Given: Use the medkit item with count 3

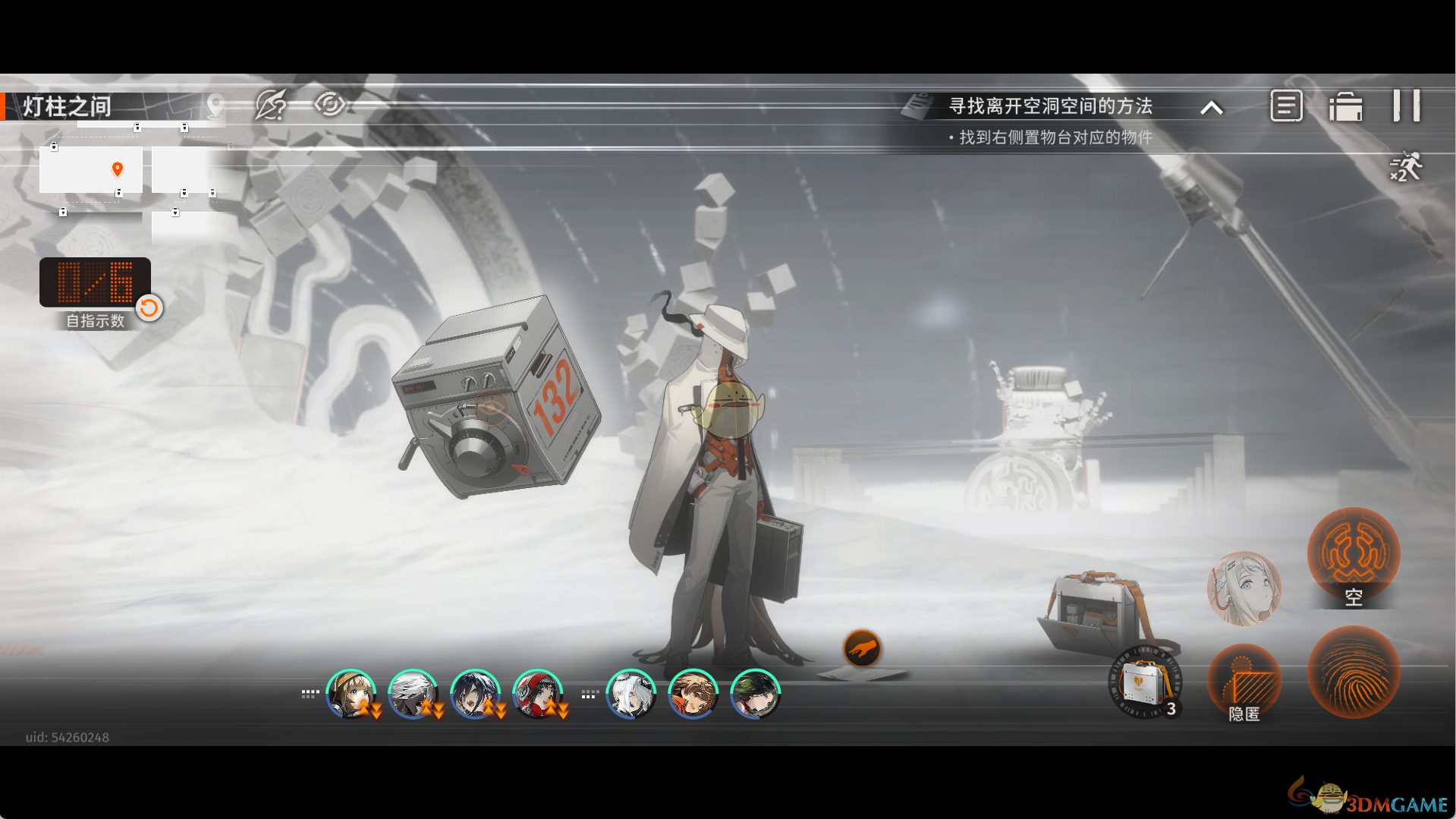Looking at the screenshot, I should pyautogui.click(x=1144, y=682).
